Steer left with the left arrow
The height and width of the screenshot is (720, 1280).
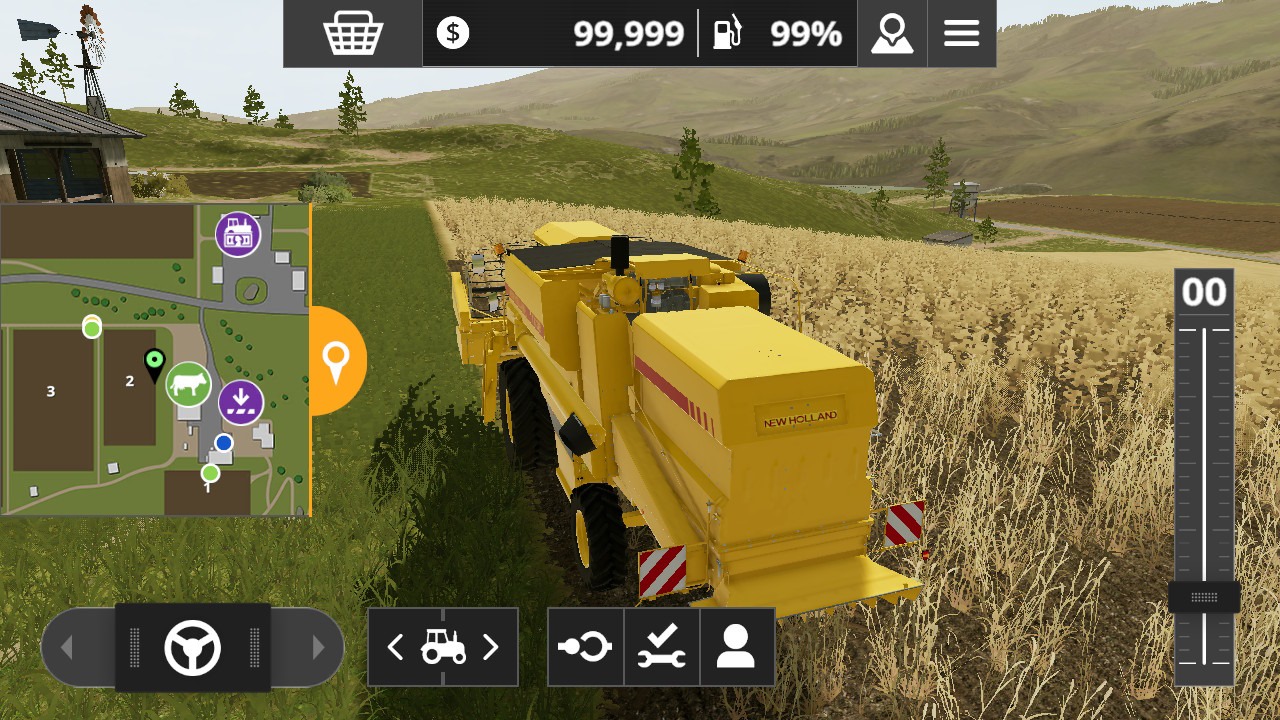(x=67, y=648)
